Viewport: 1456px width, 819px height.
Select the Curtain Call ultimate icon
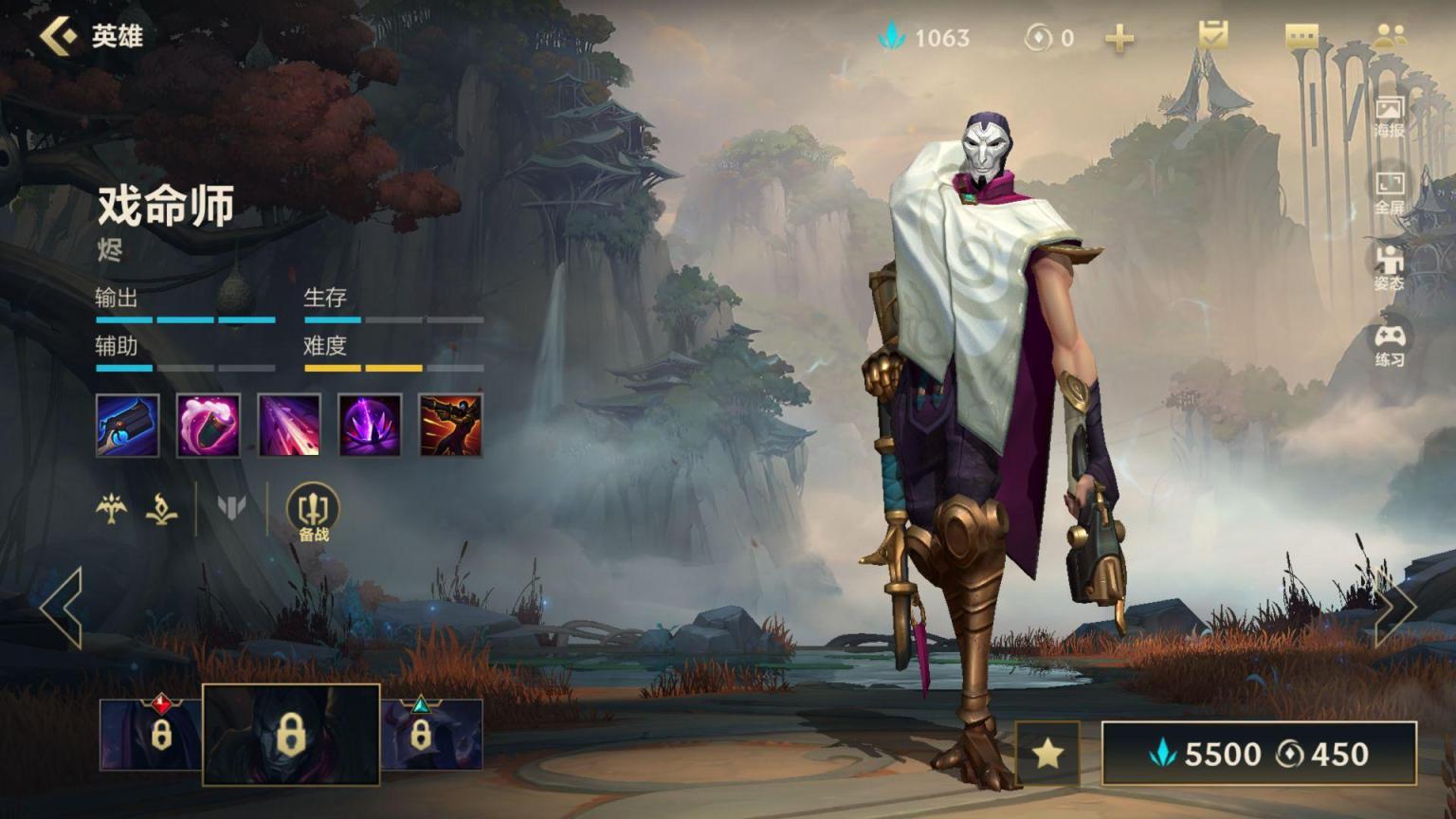tap(450, 426)
